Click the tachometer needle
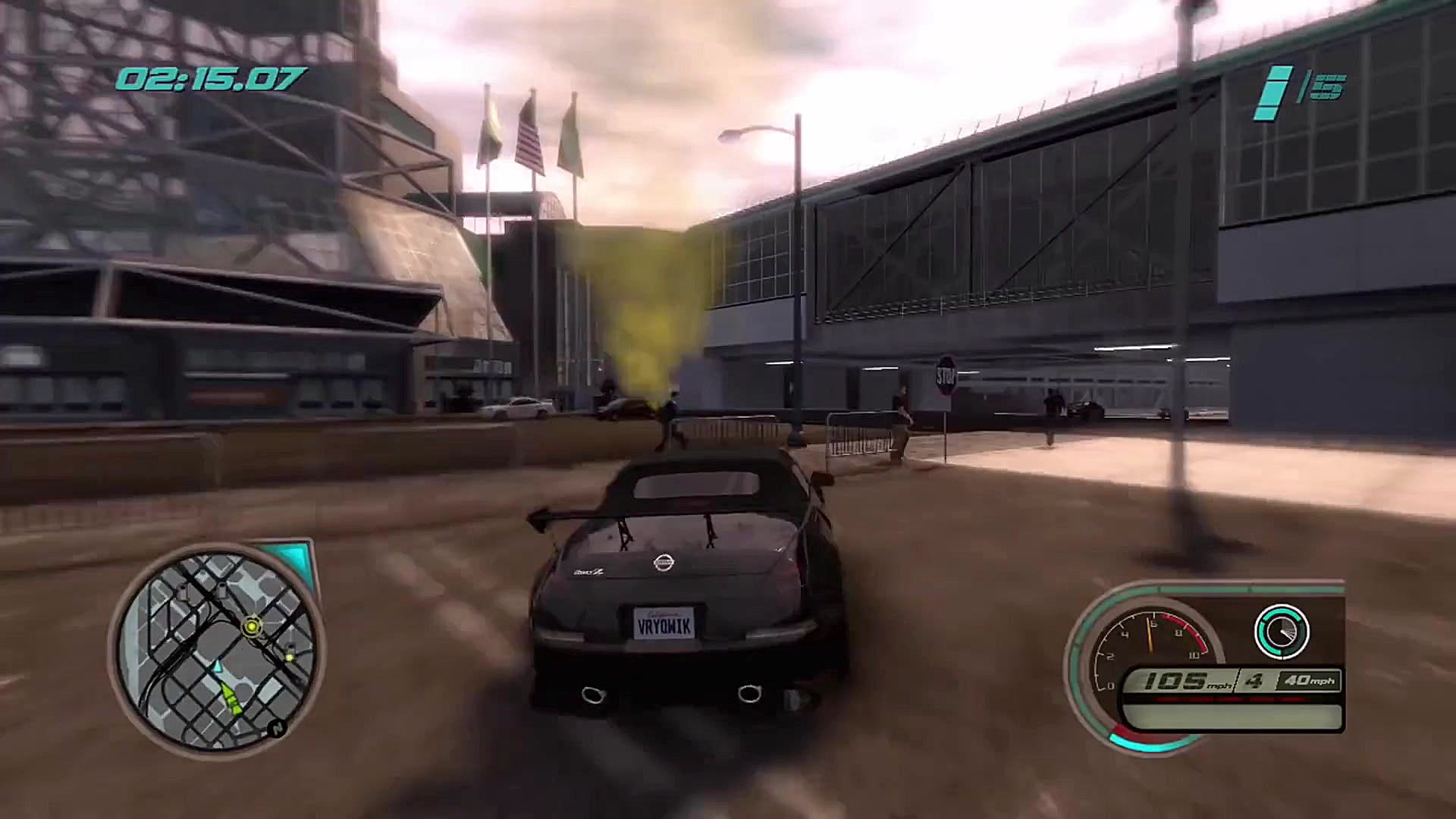Viewport: 1456px width, 819px height. [x=1150, y=634]
